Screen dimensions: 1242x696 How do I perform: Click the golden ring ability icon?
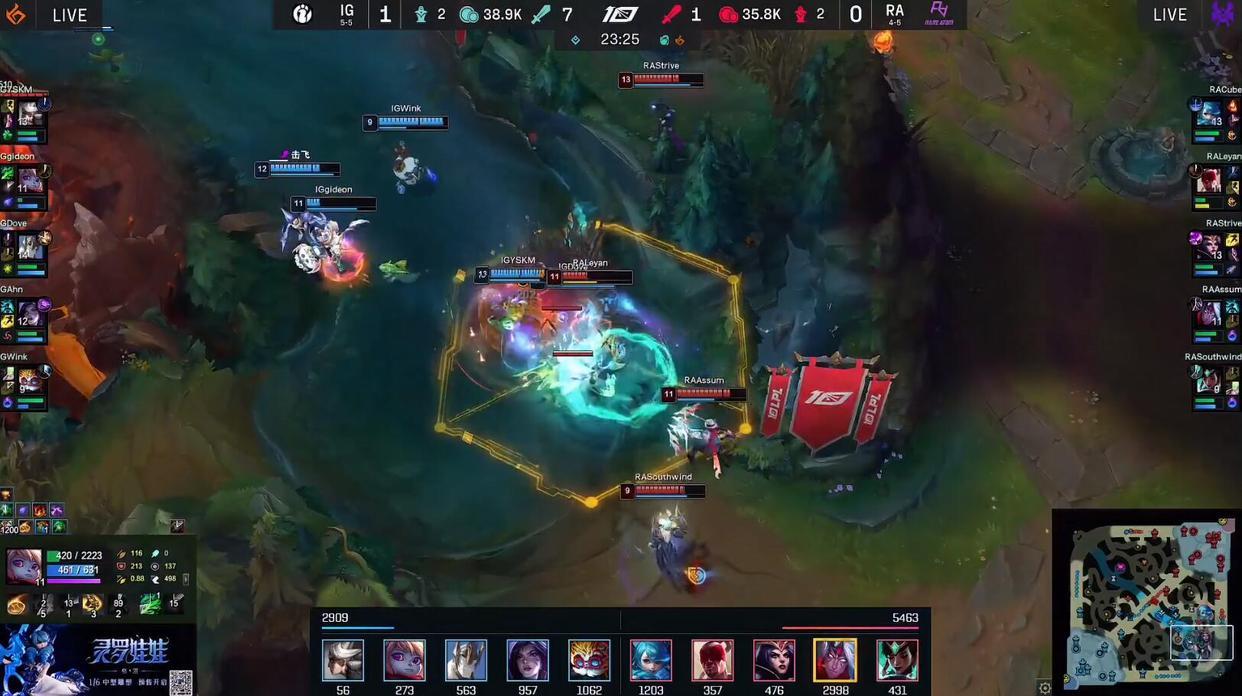(17, 604)
